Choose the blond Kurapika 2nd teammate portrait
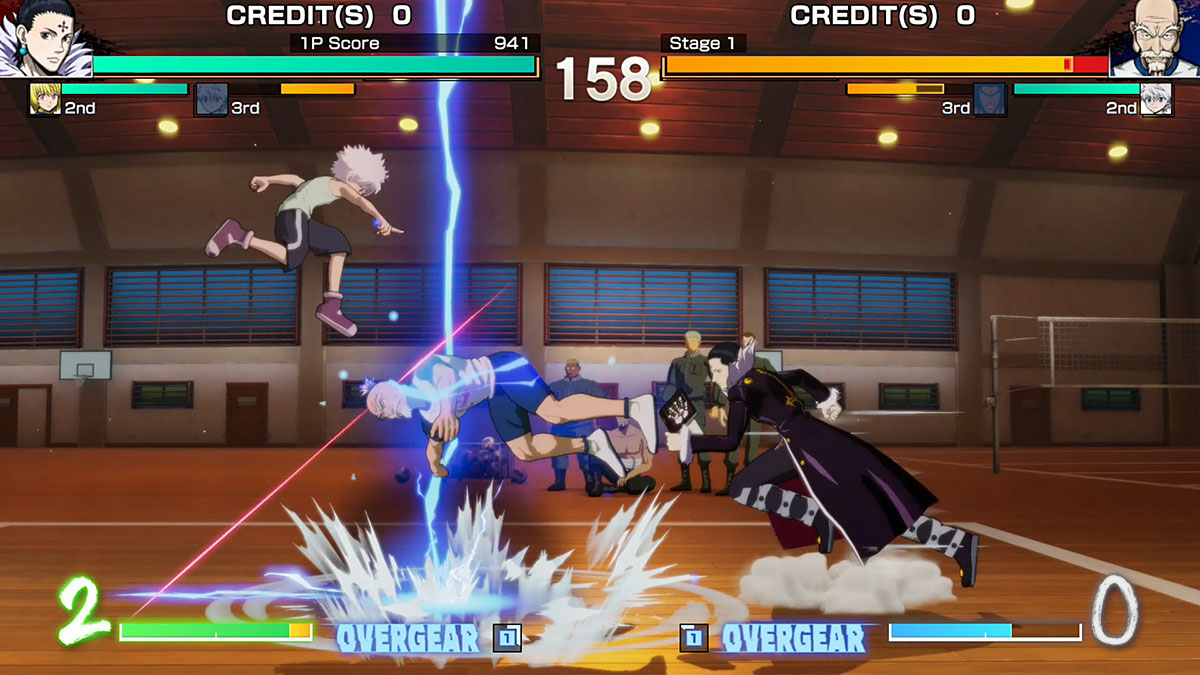 click(x=45, y=100)
